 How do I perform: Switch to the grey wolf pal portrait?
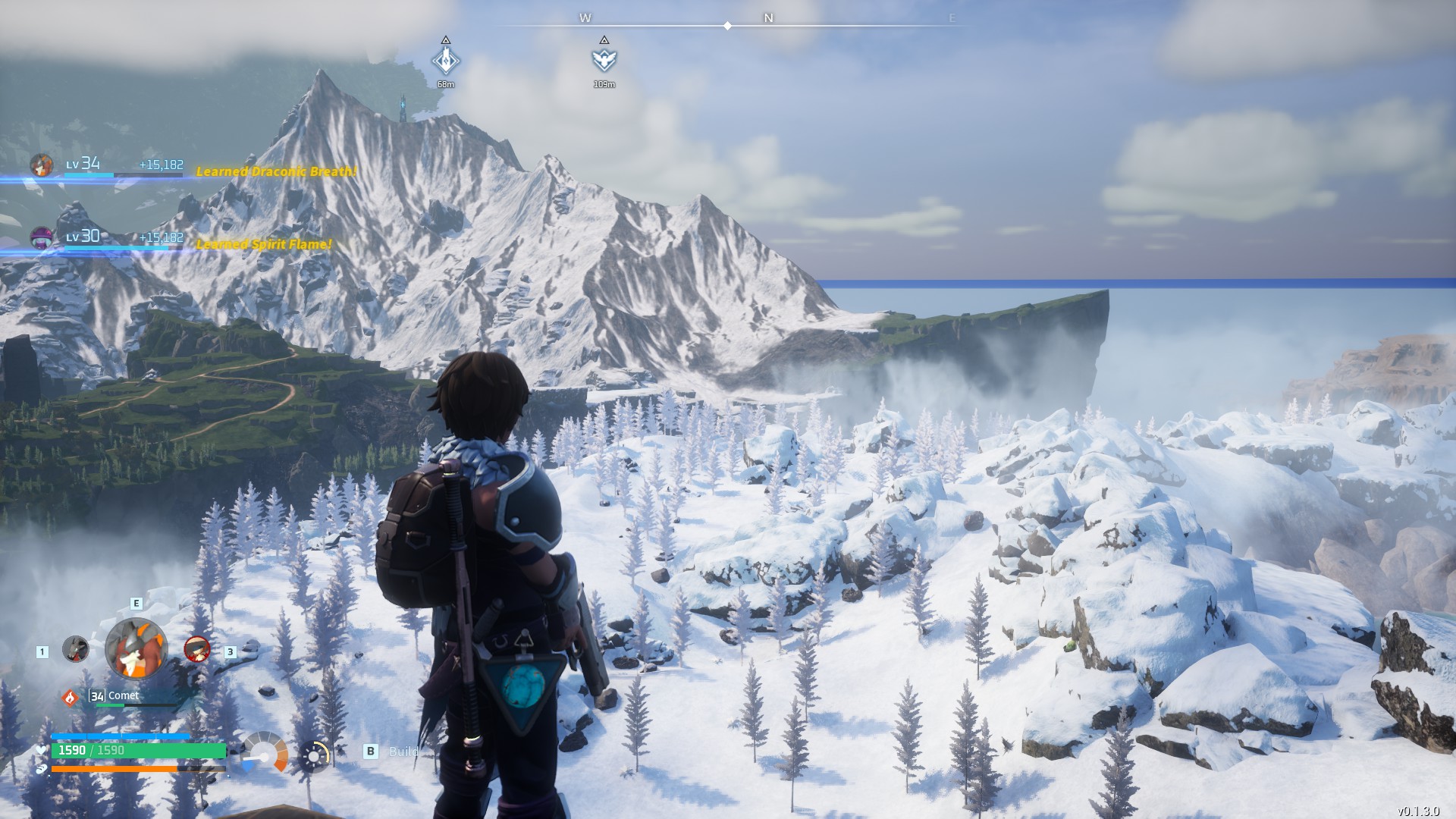pyautogui.click(x=75, y=649)
